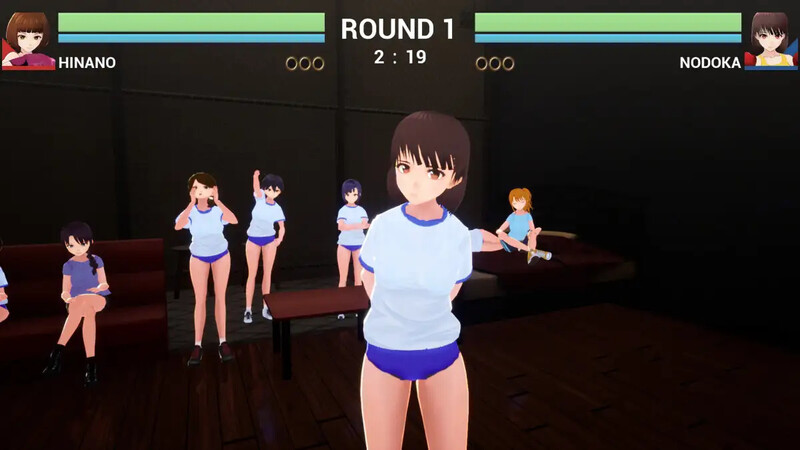Click Hinano's character portrait
The height and width of the screenshot is (450, 800).
tap(28, 40)
